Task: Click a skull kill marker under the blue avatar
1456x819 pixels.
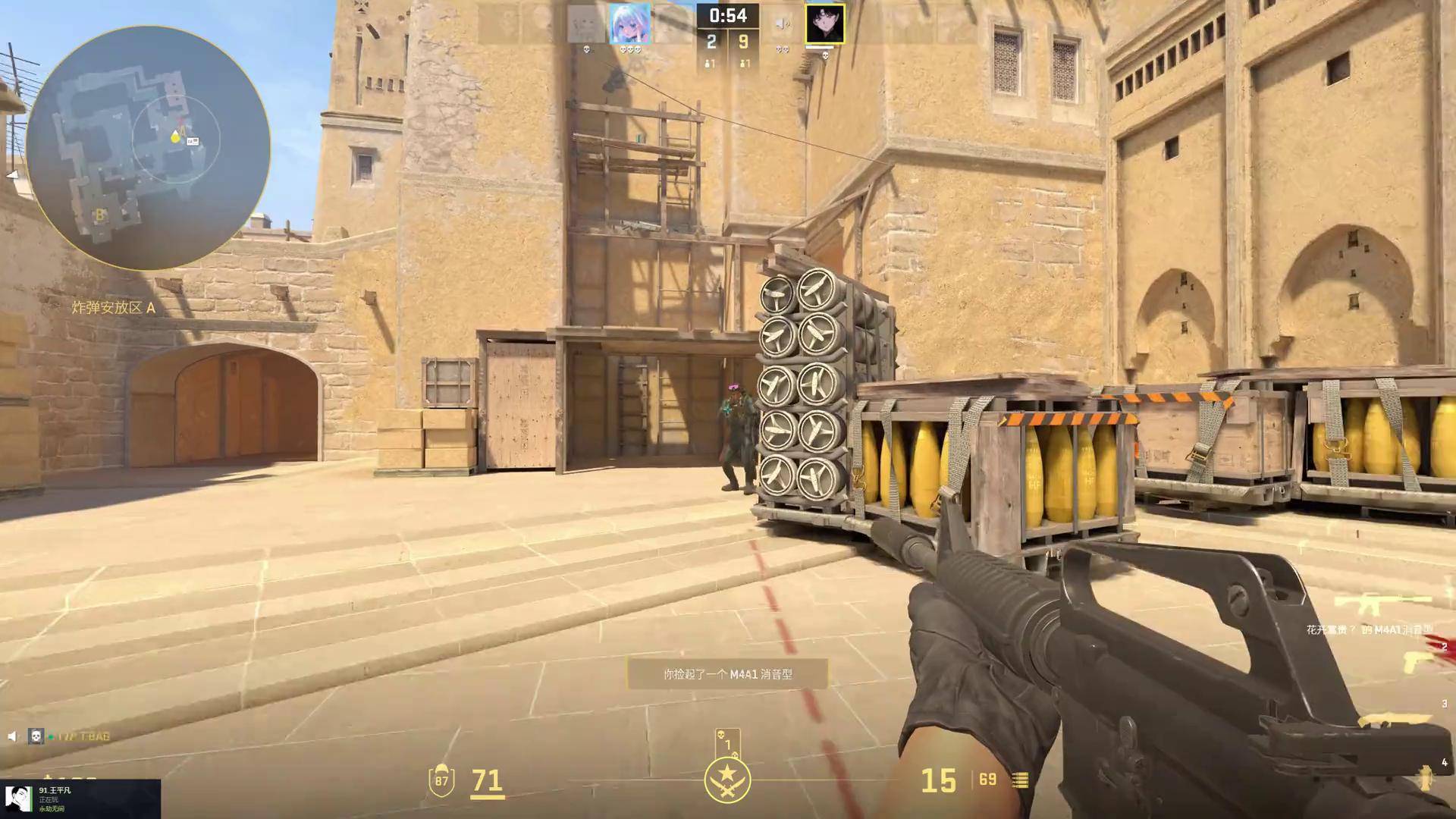Action: point(630,49)
